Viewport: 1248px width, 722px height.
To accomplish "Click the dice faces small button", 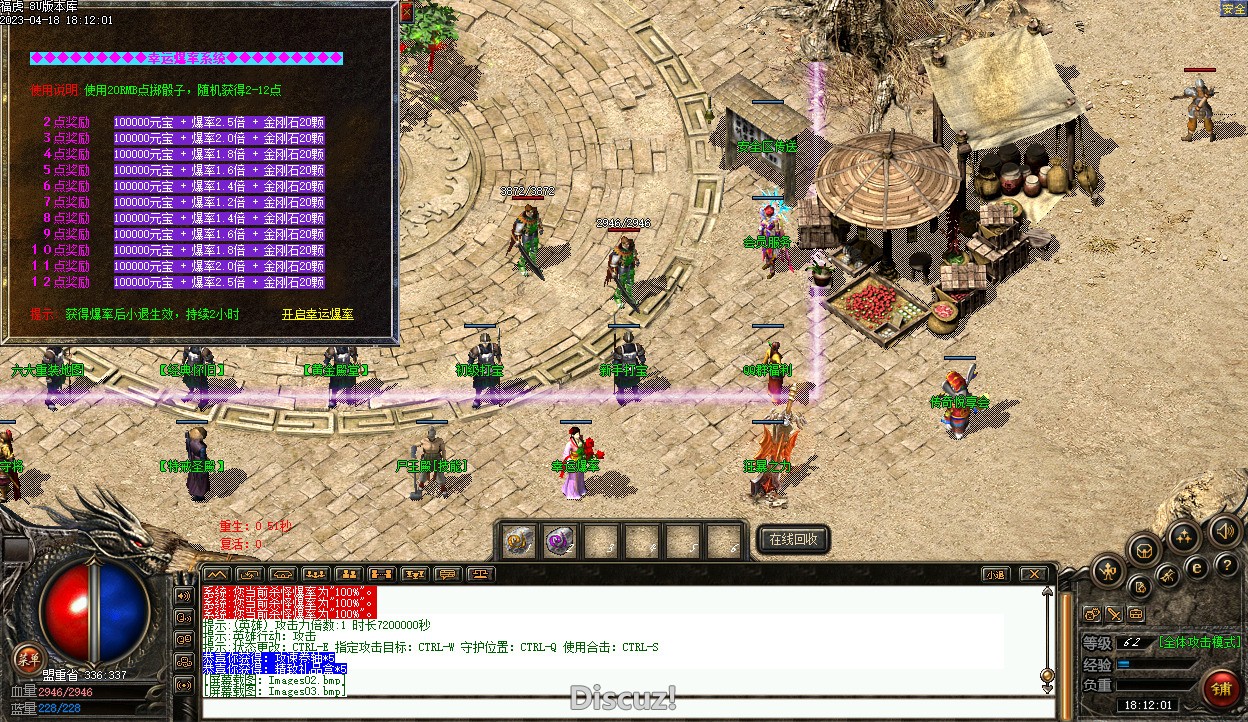I will click(1092, 614).
